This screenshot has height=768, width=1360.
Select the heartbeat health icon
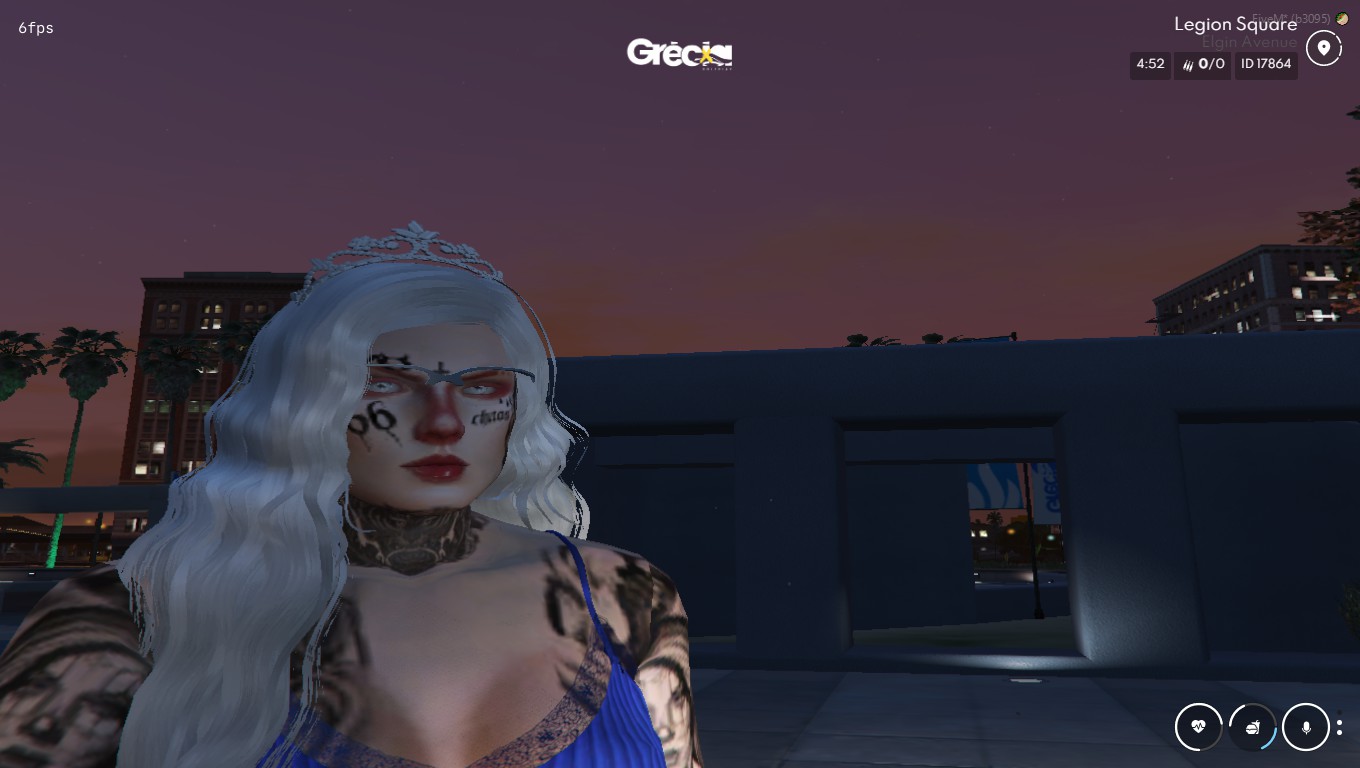tap(1198, 727)
